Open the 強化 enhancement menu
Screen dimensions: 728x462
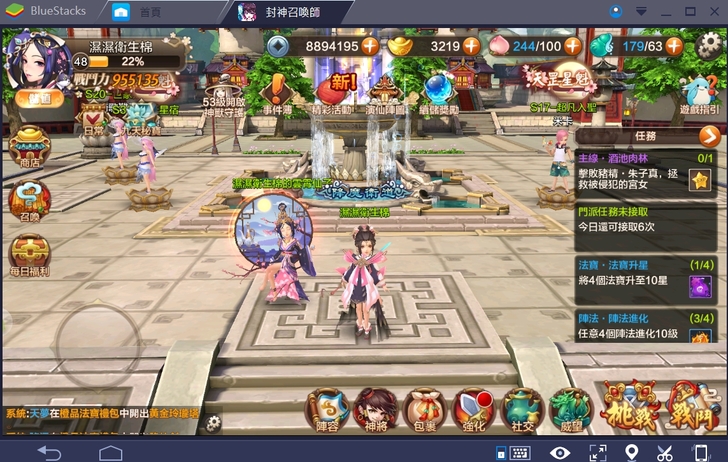(x=472, y=409)
